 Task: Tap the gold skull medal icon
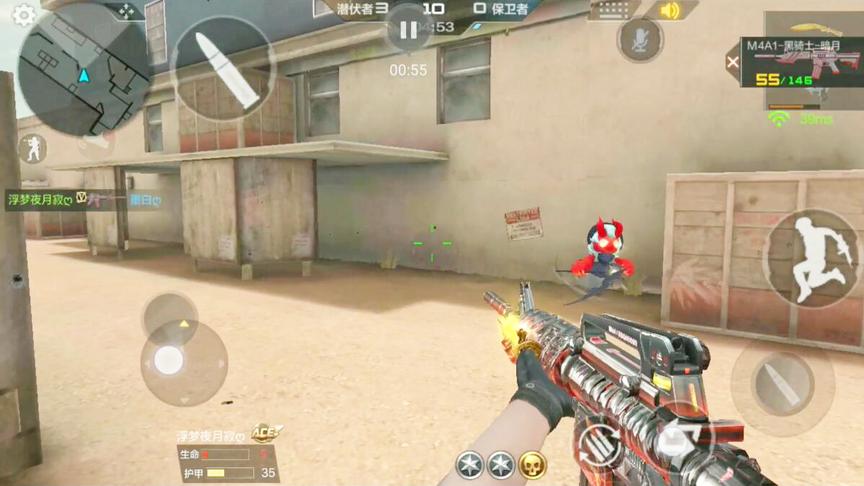click(x=532, y=464)
